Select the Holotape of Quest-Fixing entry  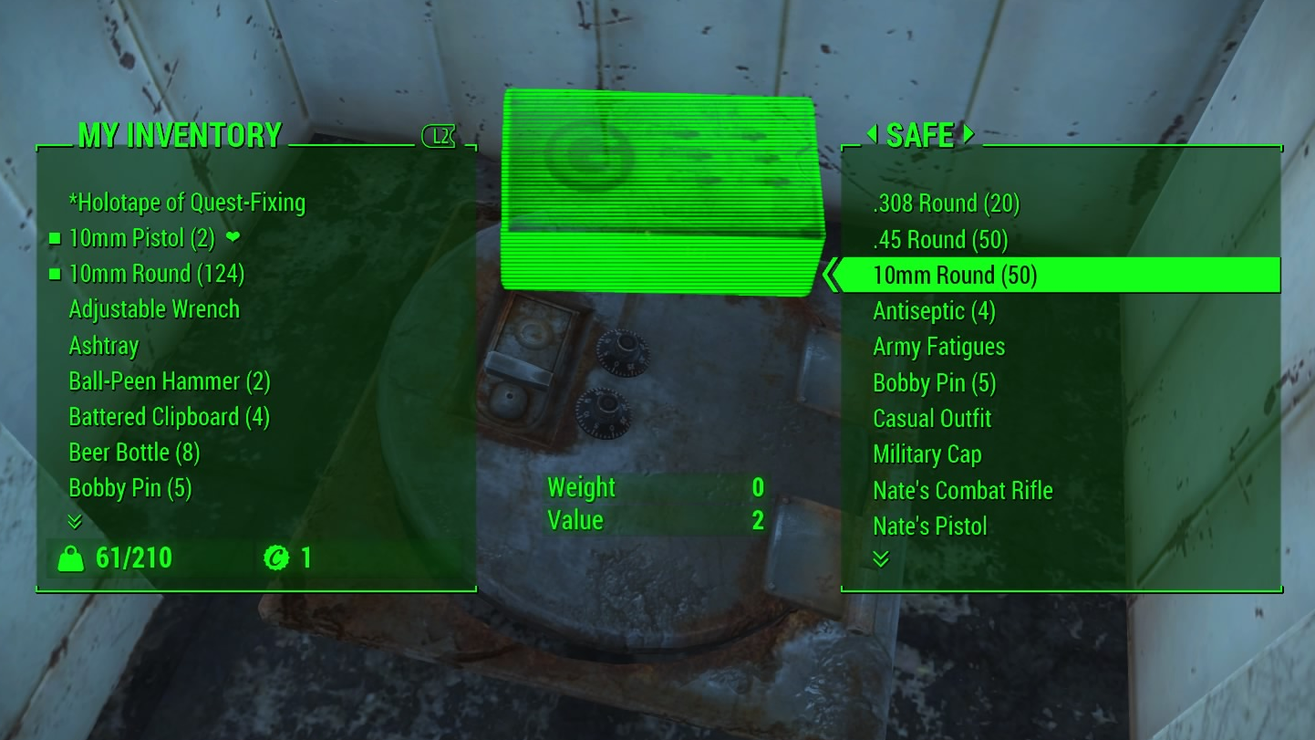[186, 202]
